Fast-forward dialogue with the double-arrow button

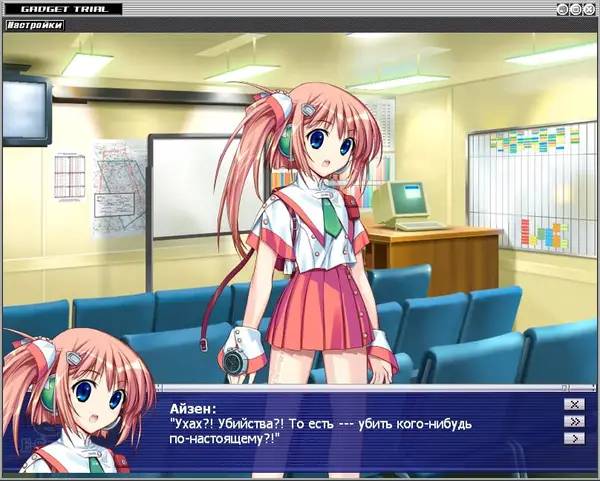(x=573, y=421)
